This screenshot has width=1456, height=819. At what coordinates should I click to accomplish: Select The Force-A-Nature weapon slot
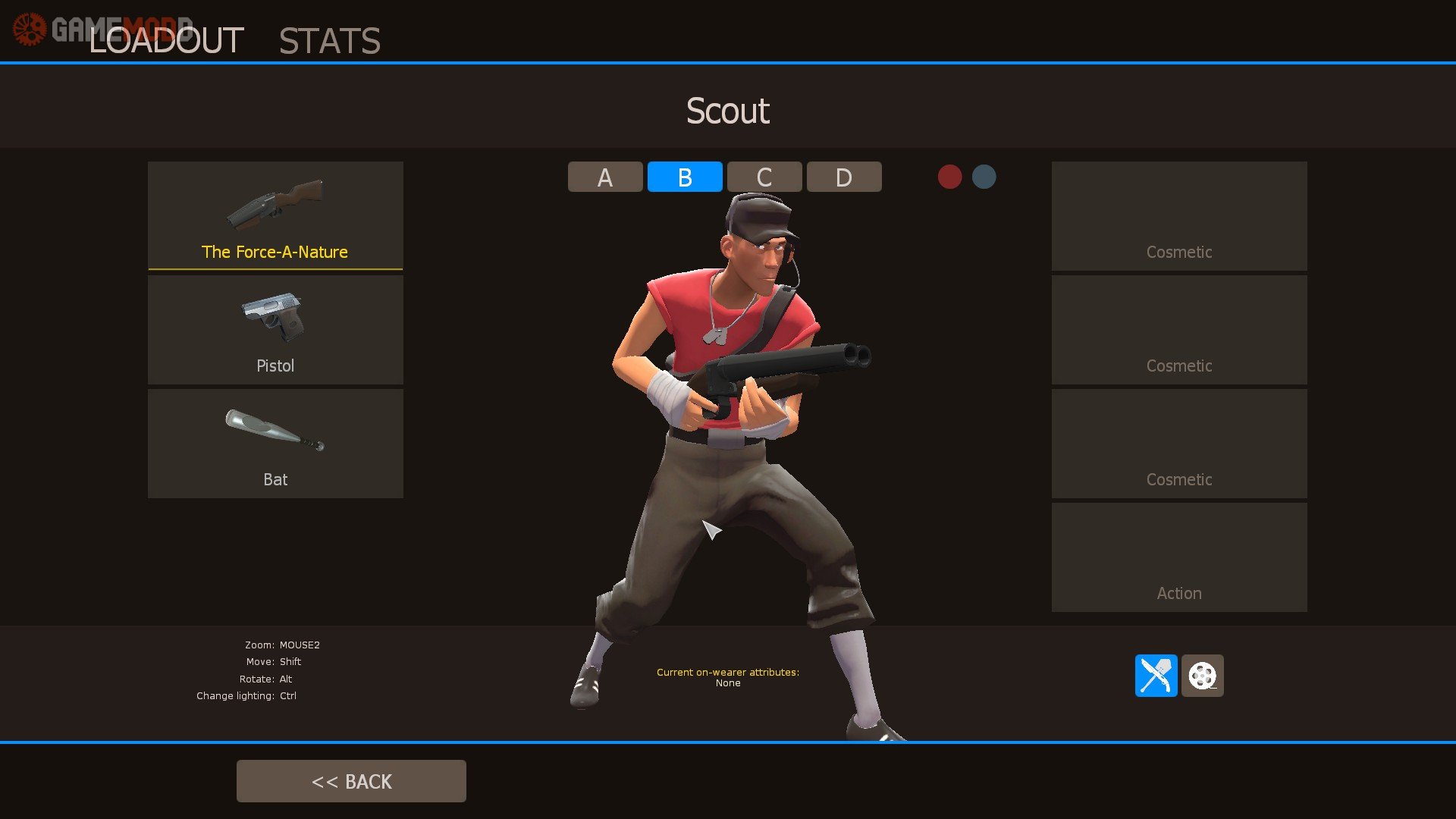(275, 215)
